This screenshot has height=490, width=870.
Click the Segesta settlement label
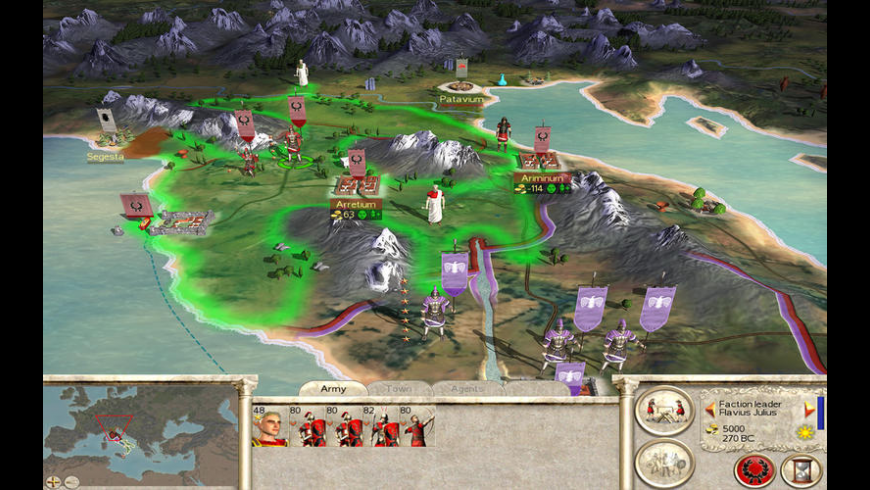(105, 156)
